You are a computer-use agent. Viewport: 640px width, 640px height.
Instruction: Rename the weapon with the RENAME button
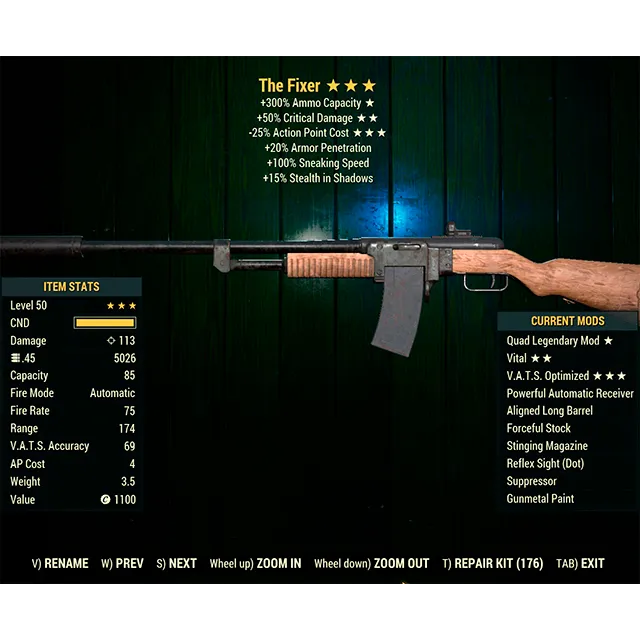point(60,564)
